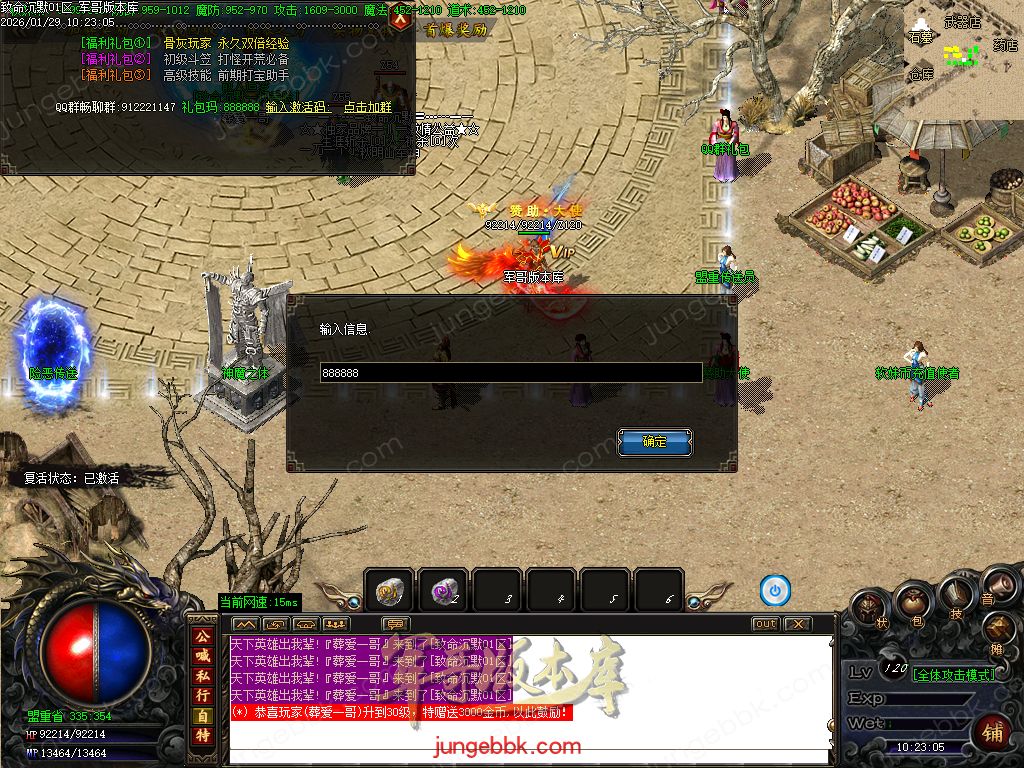
Task: Confirm the code with the 确定 button
Action: coord(654,441)
